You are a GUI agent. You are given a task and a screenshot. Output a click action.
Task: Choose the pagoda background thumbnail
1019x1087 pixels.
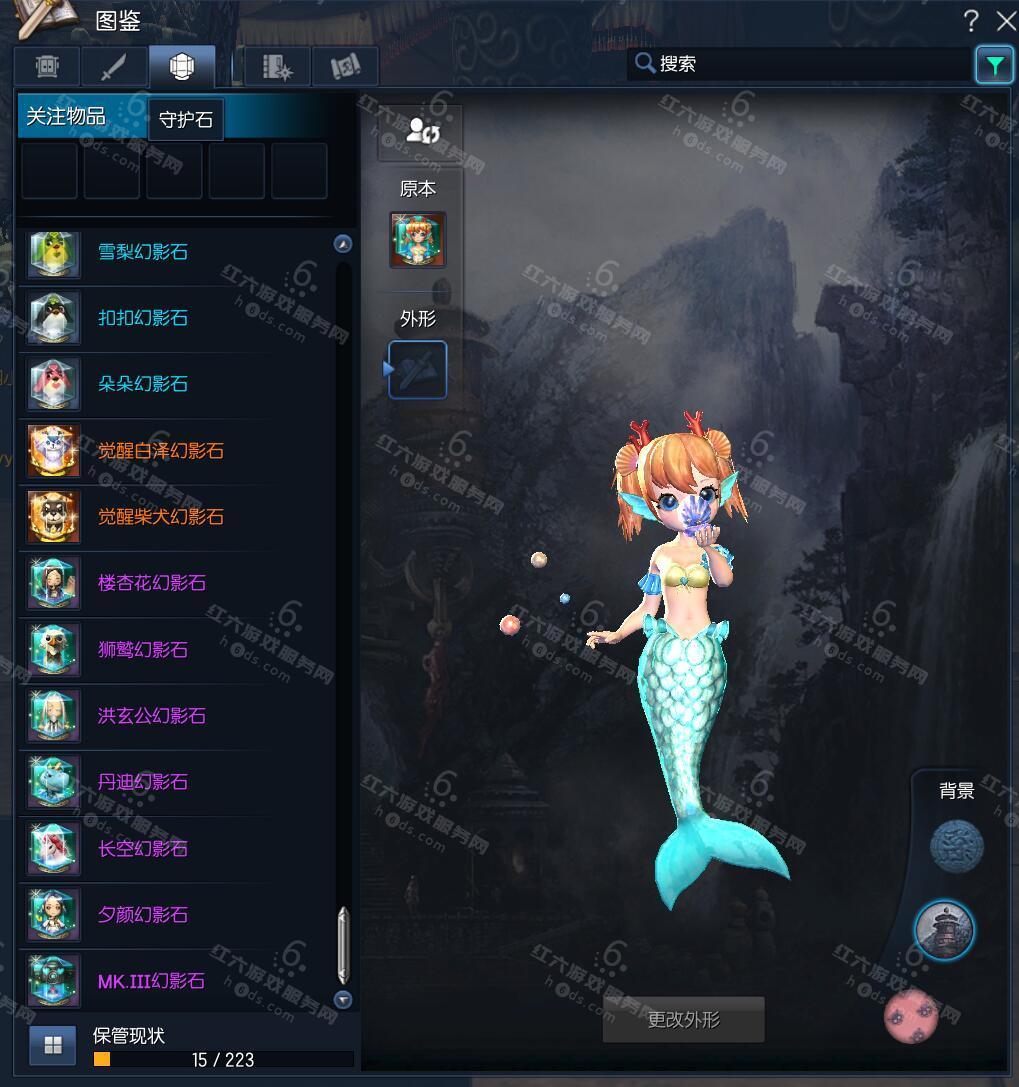pyautogui.click(x=944, y=930)
